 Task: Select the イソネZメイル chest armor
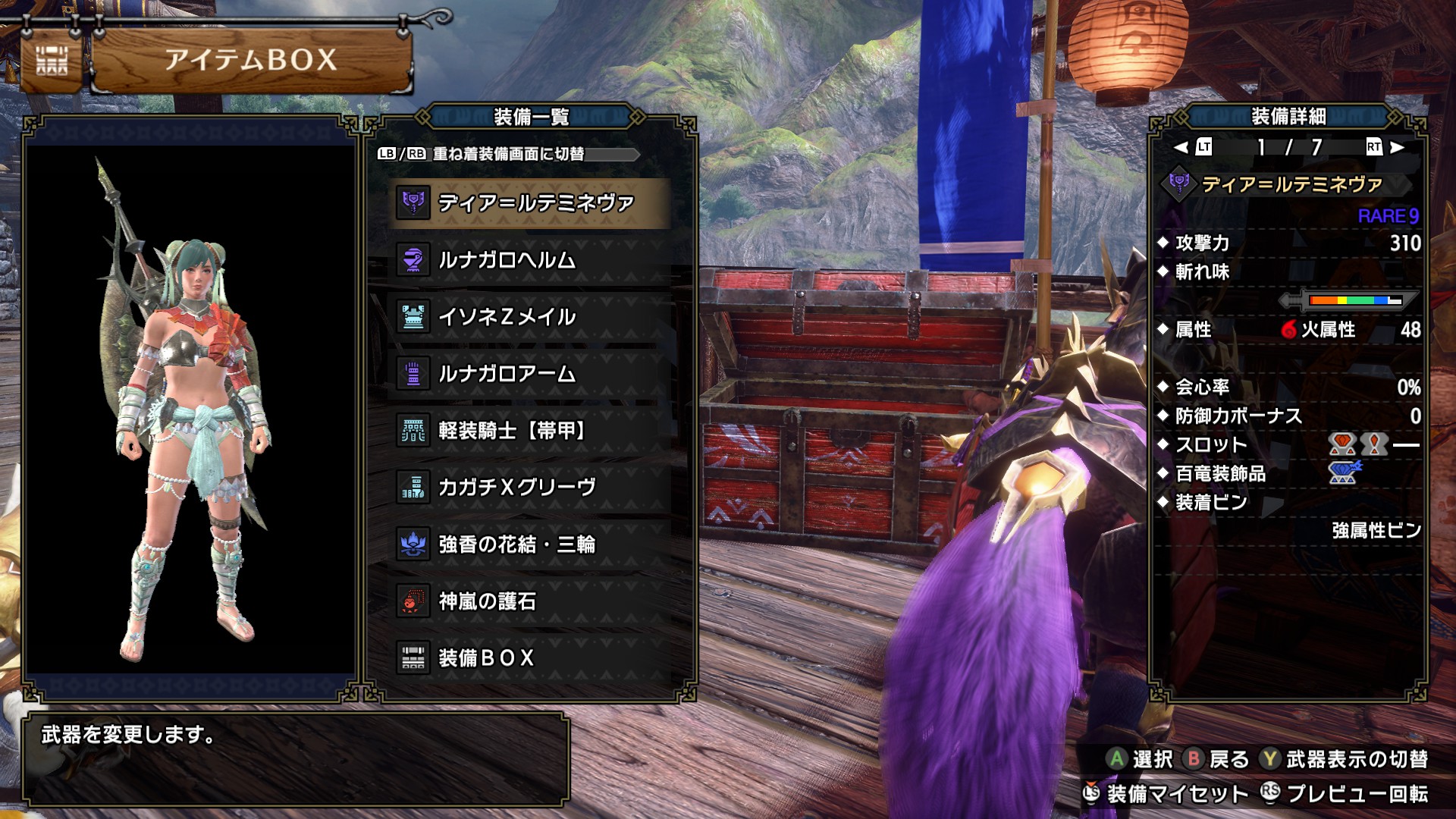click(529, 317)
